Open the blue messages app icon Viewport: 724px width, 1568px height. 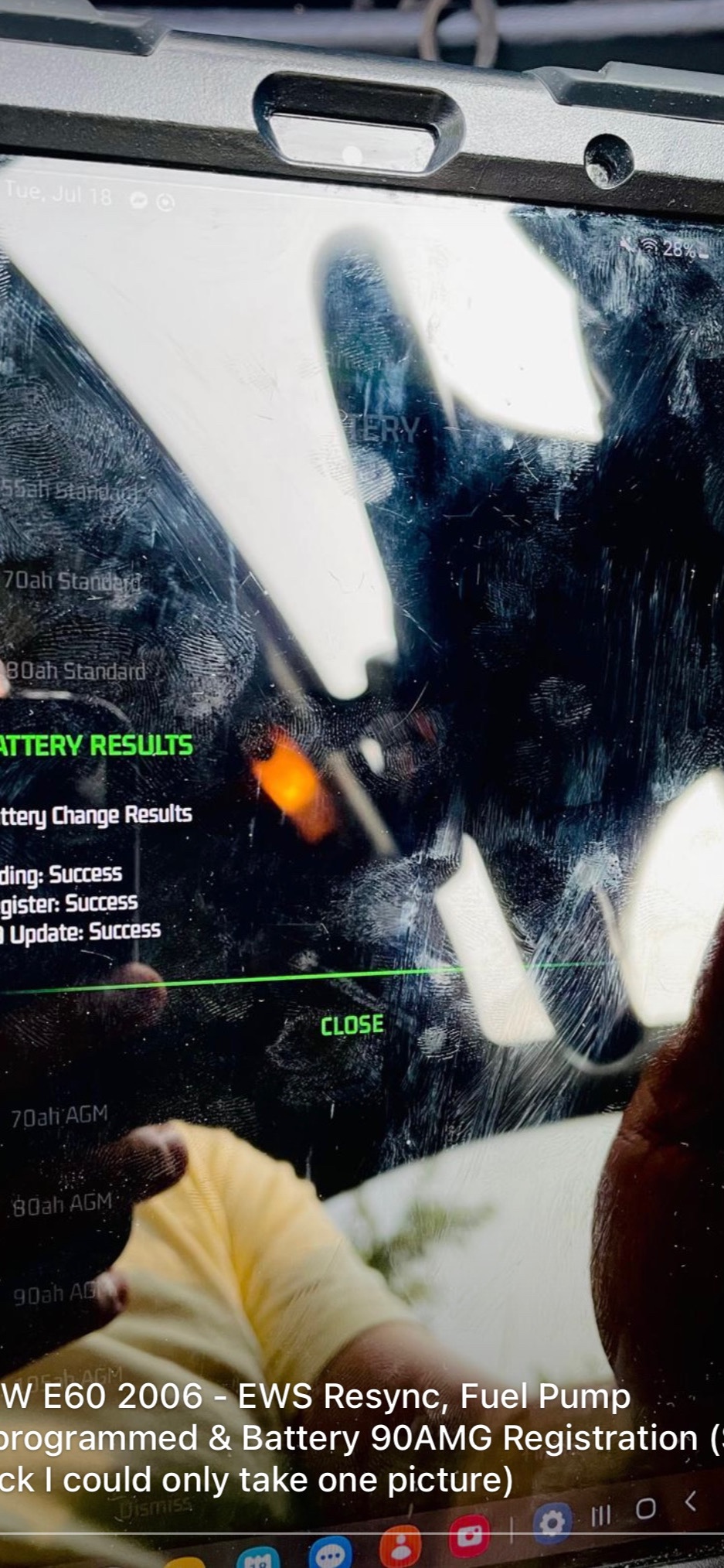(330, 1553)
